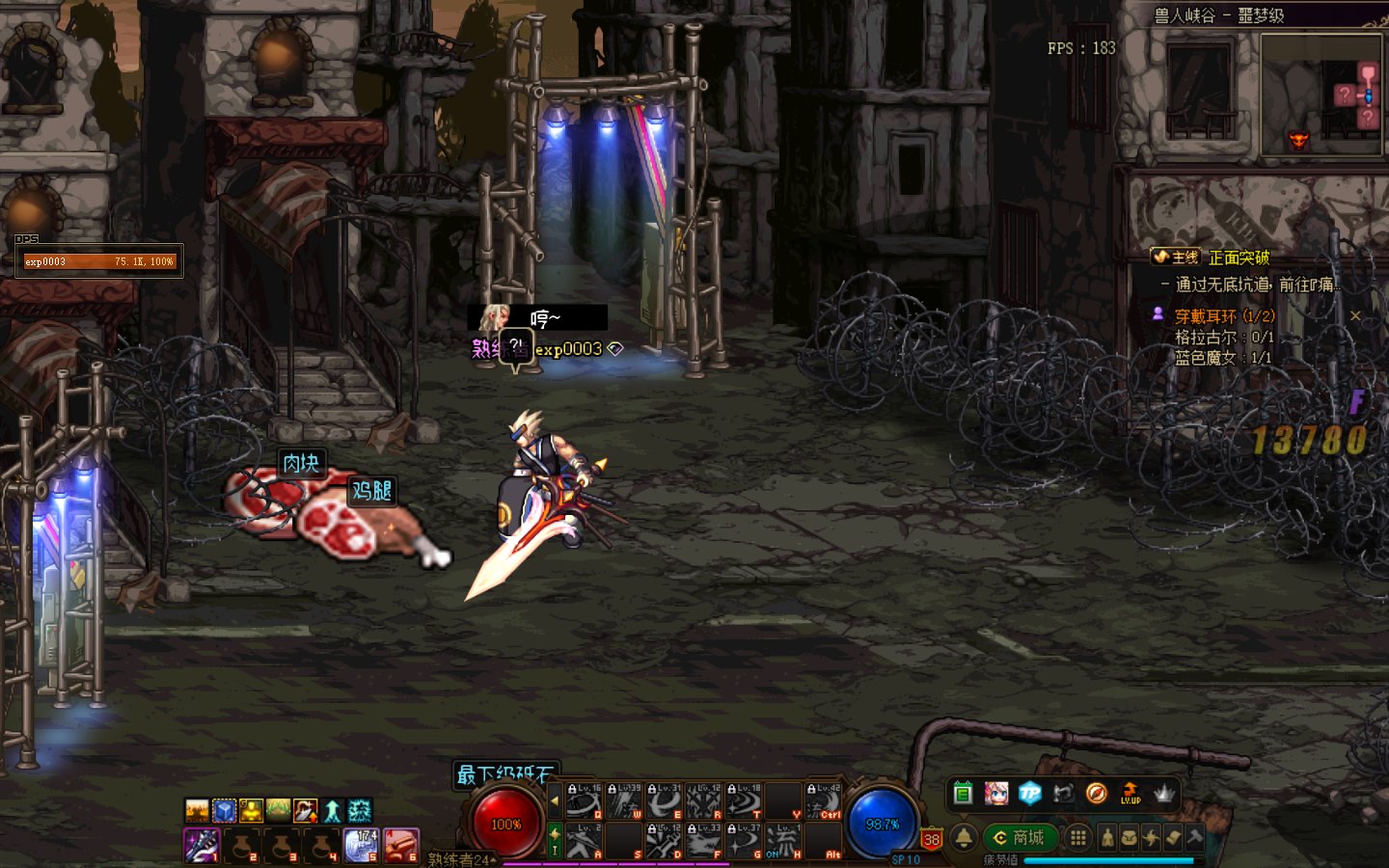Open the 商城 shop button
This screenshot has width=1389, height=868.
pyautogui.click(x=1020, y=837)
